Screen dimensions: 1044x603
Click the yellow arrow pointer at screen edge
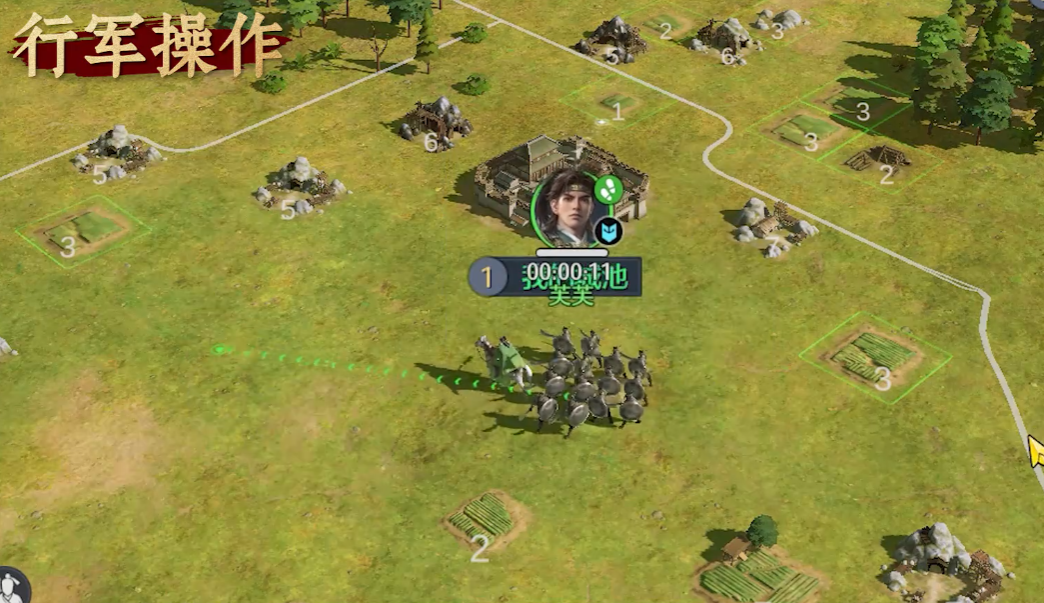[1036, 452]
